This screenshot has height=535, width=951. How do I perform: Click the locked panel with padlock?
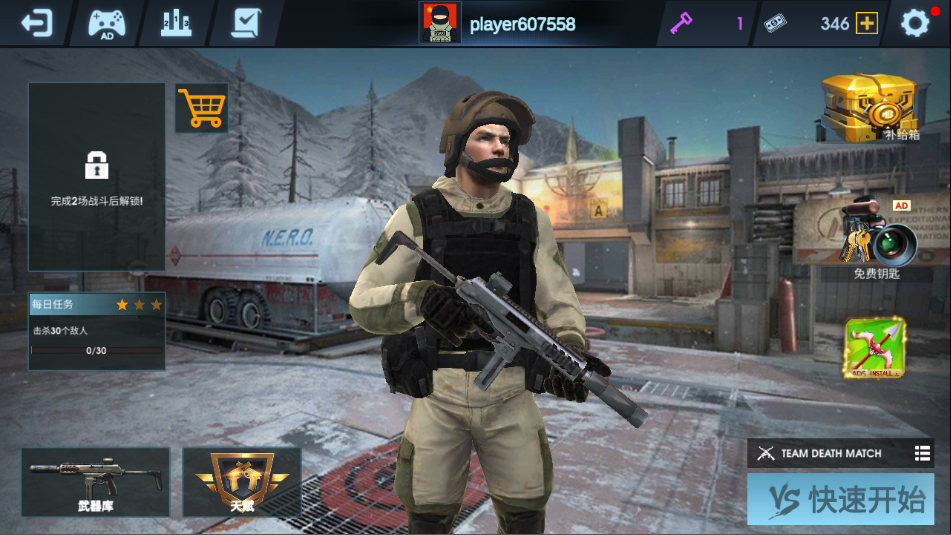(96, 176)
